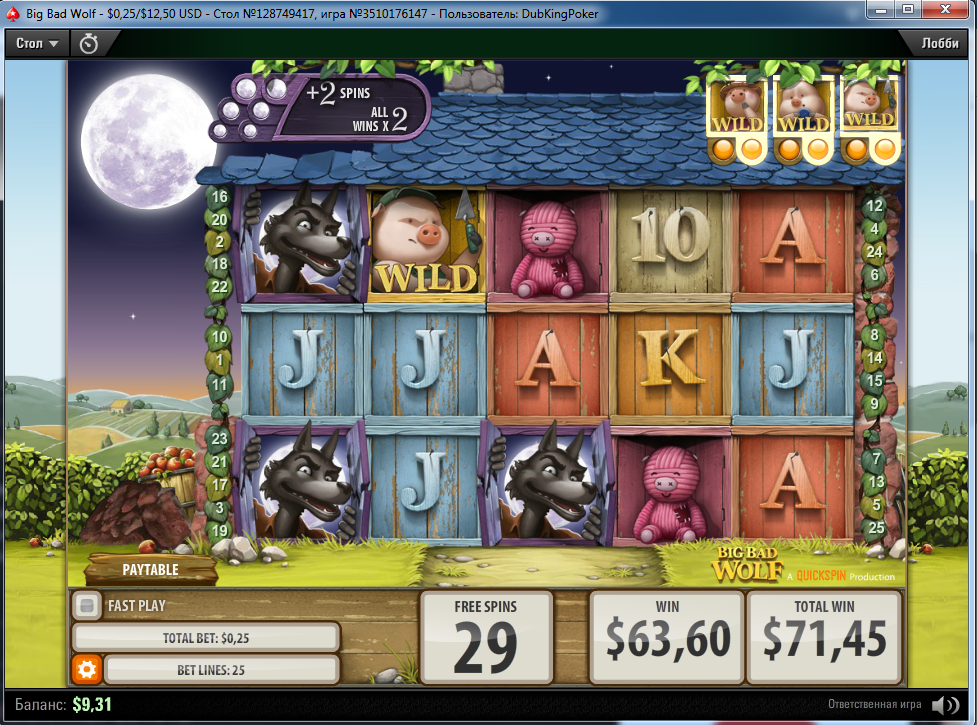Go to the Лобби lobby button
The height and width of the screenshot is (725, 977).
tap(939, 44)
